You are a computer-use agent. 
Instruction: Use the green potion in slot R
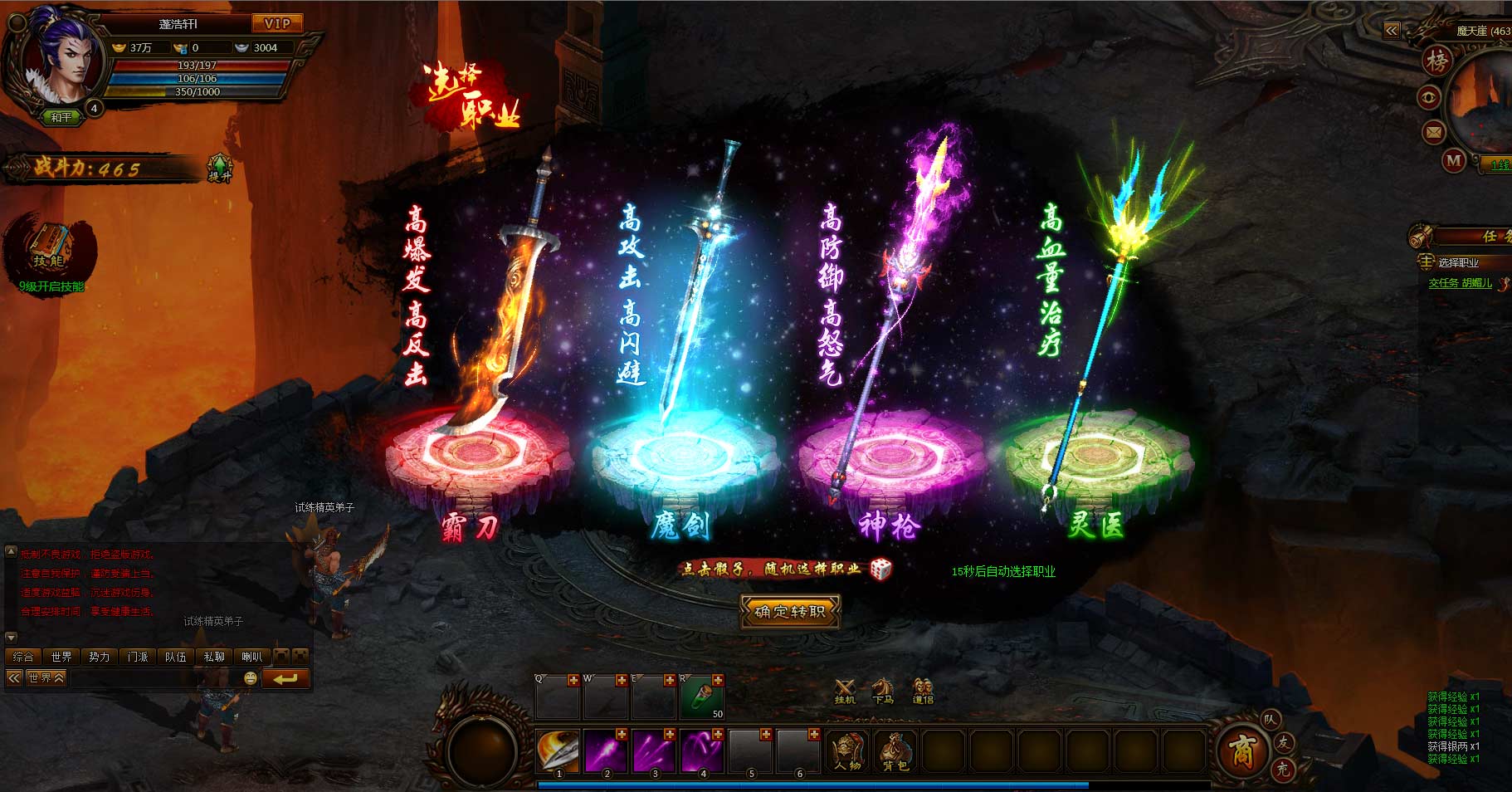(701, 697)
